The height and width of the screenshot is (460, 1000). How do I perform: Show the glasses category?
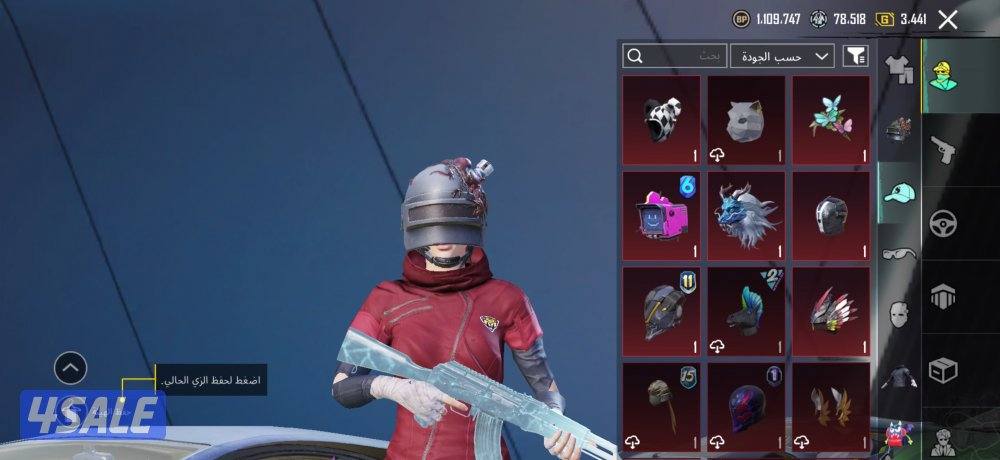tap(899, 255)
